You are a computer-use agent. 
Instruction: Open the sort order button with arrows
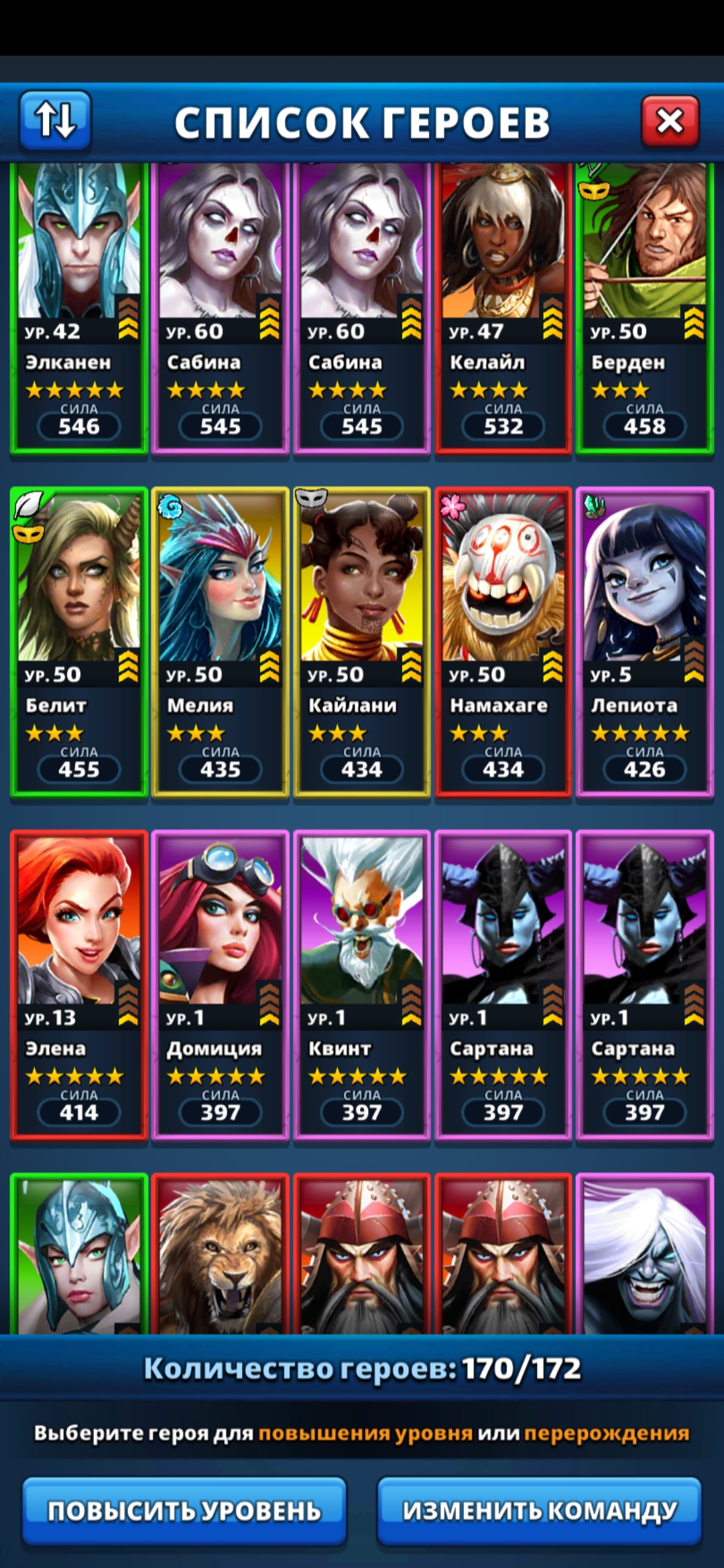tap(55, 120)
